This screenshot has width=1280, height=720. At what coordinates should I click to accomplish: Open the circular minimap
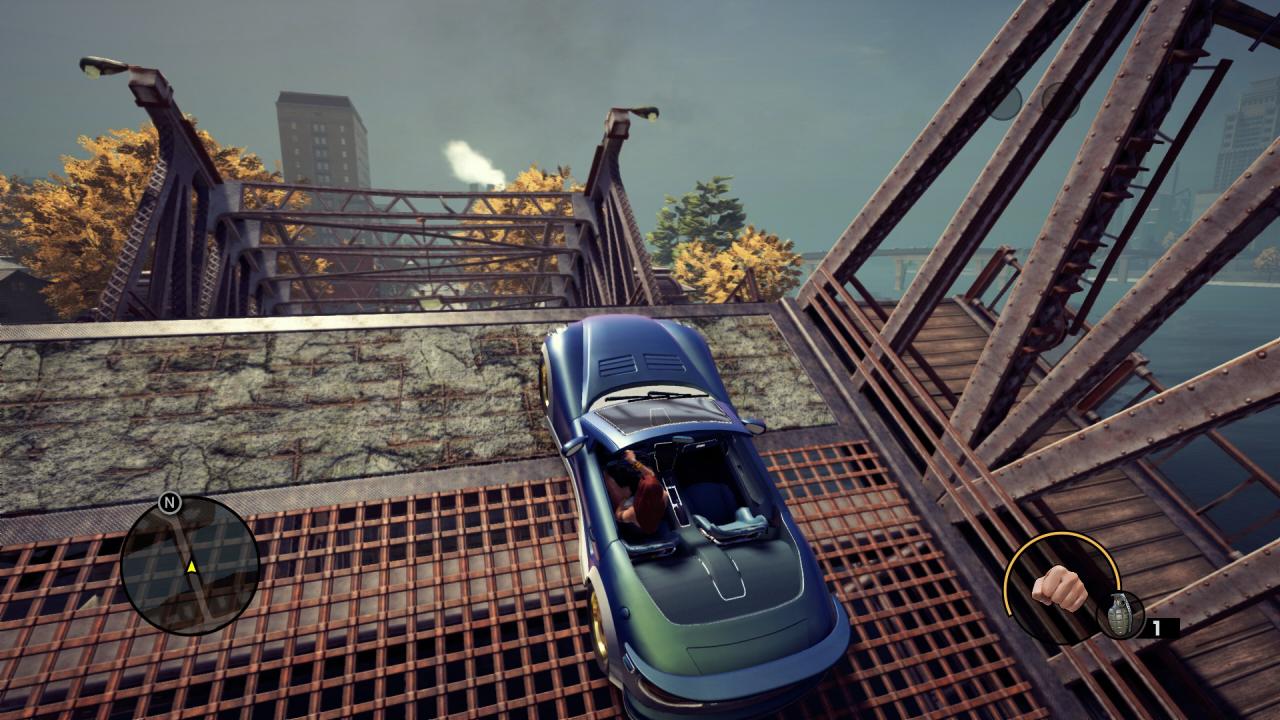click(x=190, y=565)
